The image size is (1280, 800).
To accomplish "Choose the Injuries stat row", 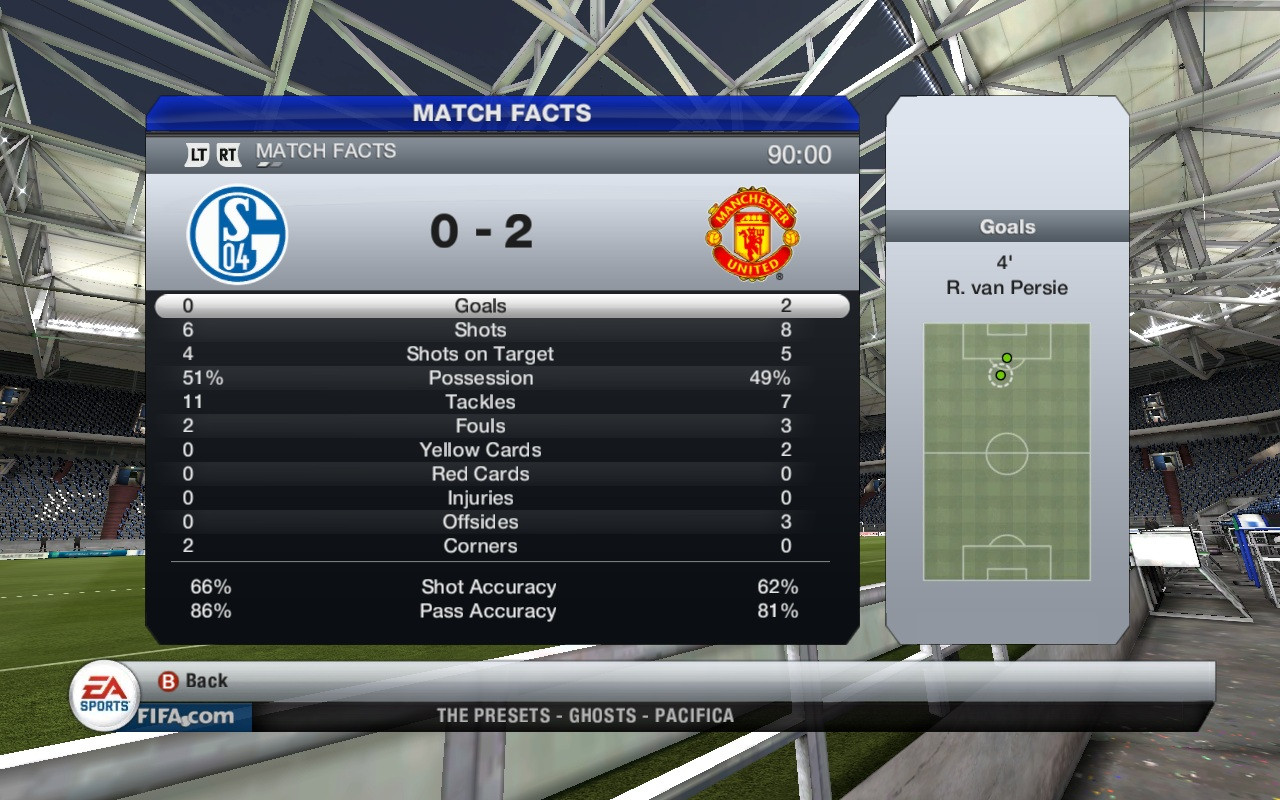I will (481, 498).
